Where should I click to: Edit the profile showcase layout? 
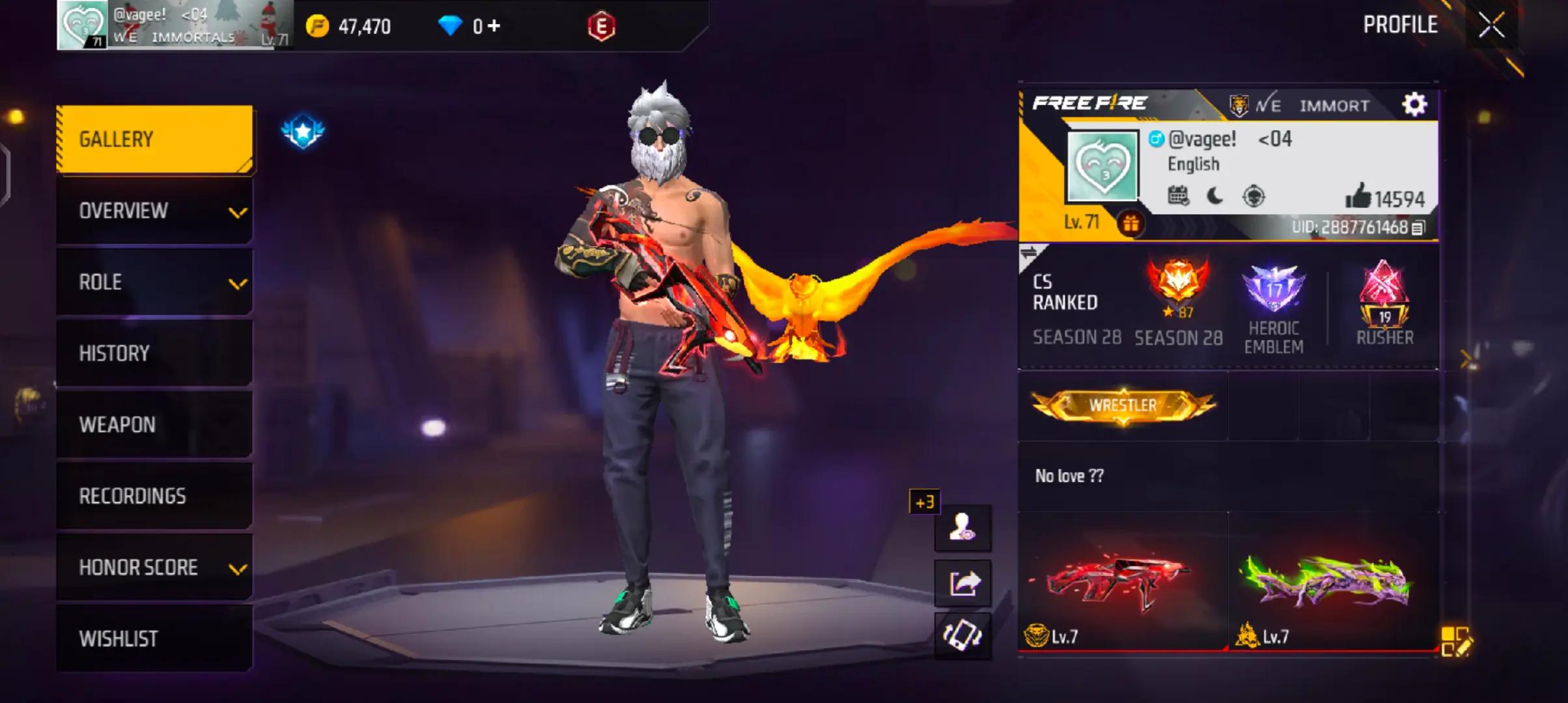[1455, 642]
